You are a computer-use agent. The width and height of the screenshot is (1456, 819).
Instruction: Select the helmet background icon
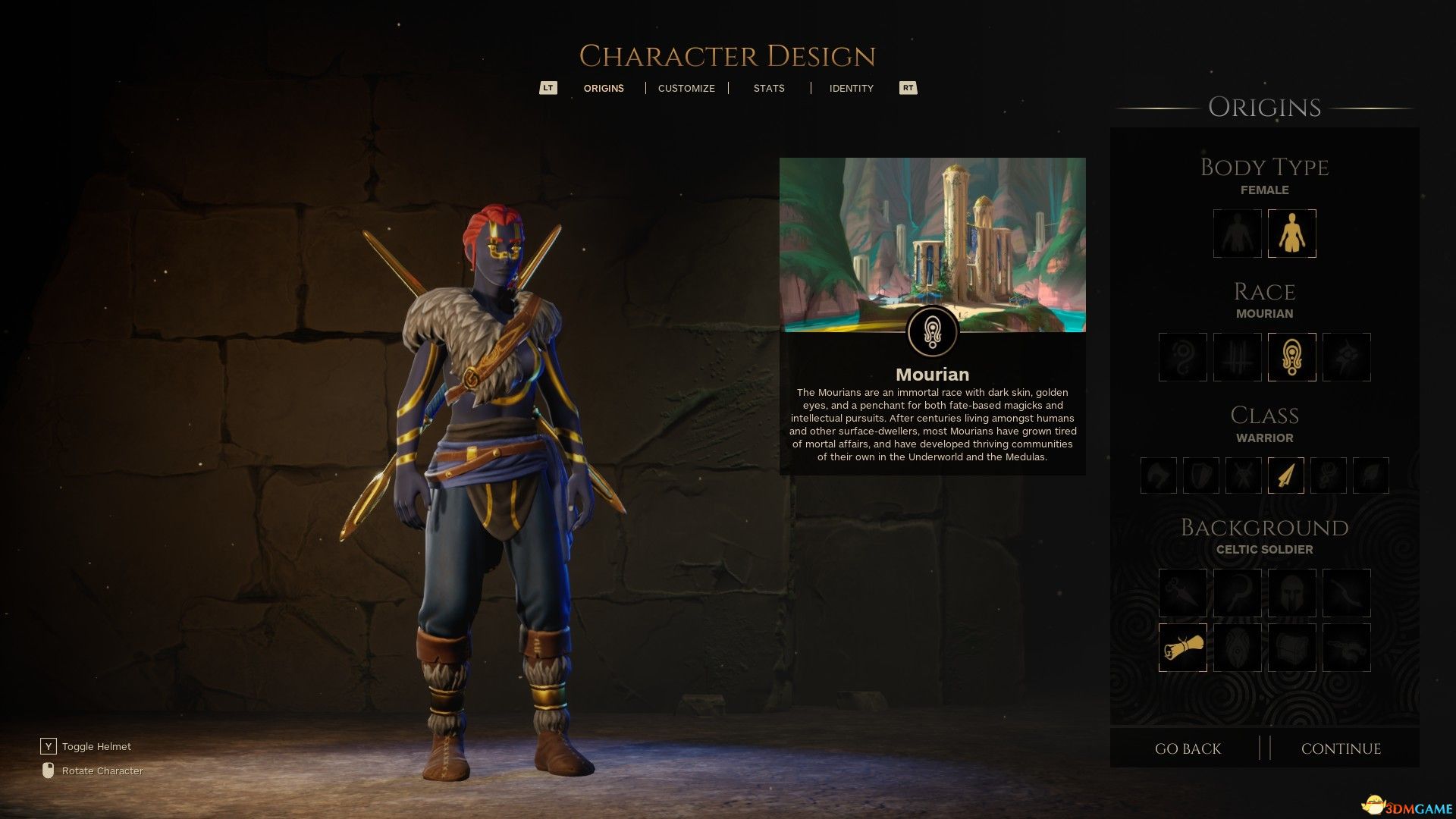(x=1291, y=593)
